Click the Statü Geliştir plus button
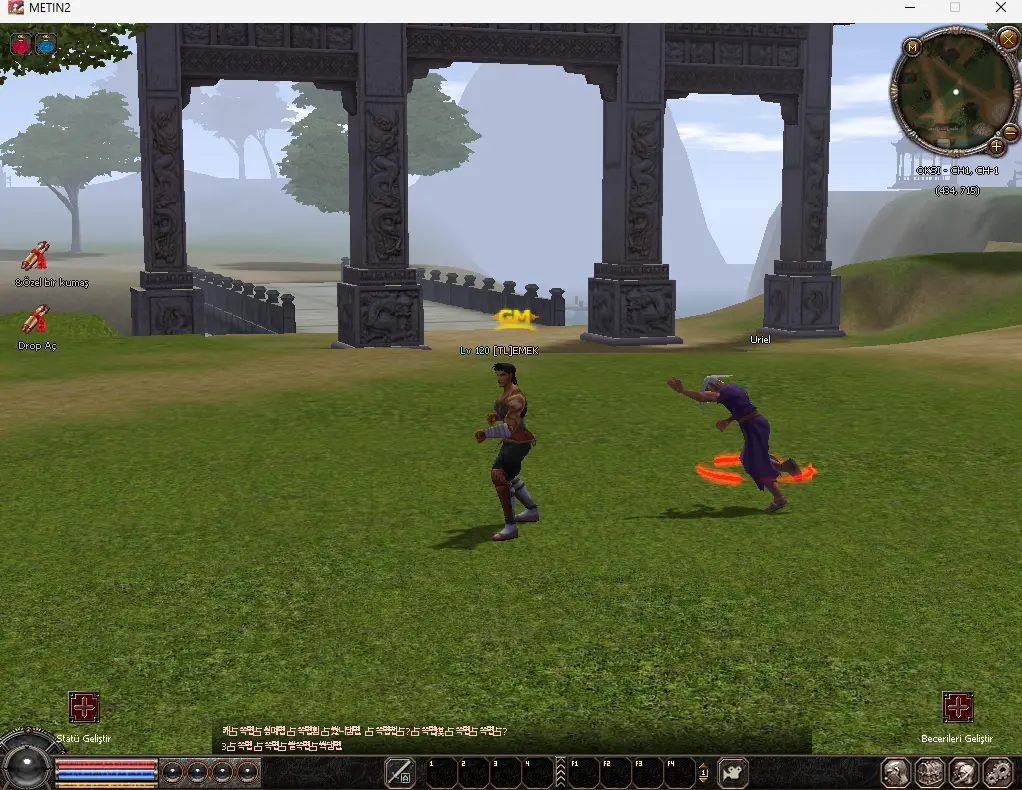This screenshot has height=790, width=1022. (84, 708)
